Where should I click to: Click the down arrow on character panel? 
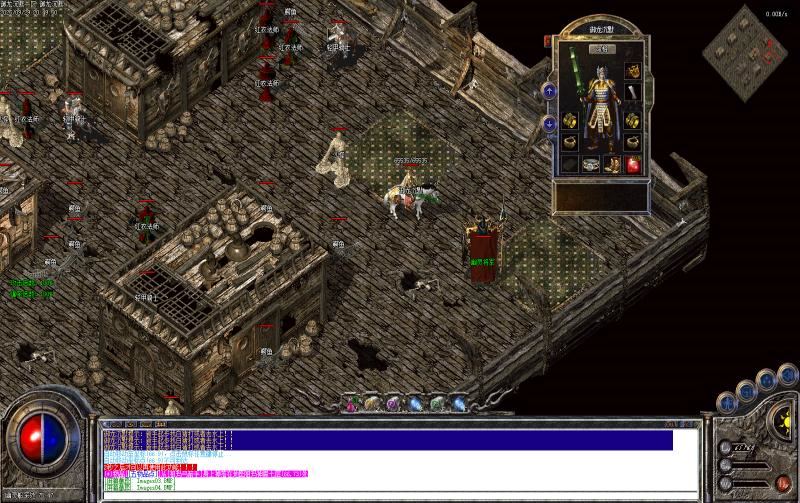549,123
